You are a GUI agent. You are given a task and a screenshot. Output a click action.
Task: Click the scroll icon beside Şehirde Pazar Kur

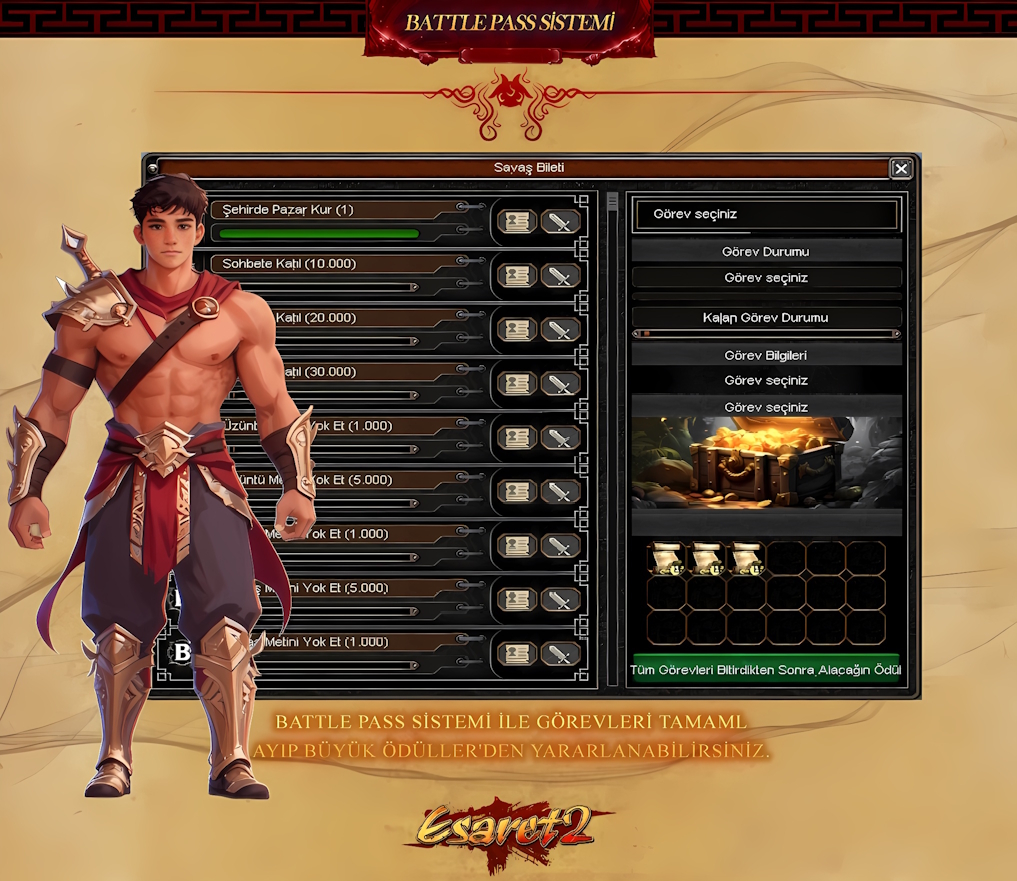517,222
